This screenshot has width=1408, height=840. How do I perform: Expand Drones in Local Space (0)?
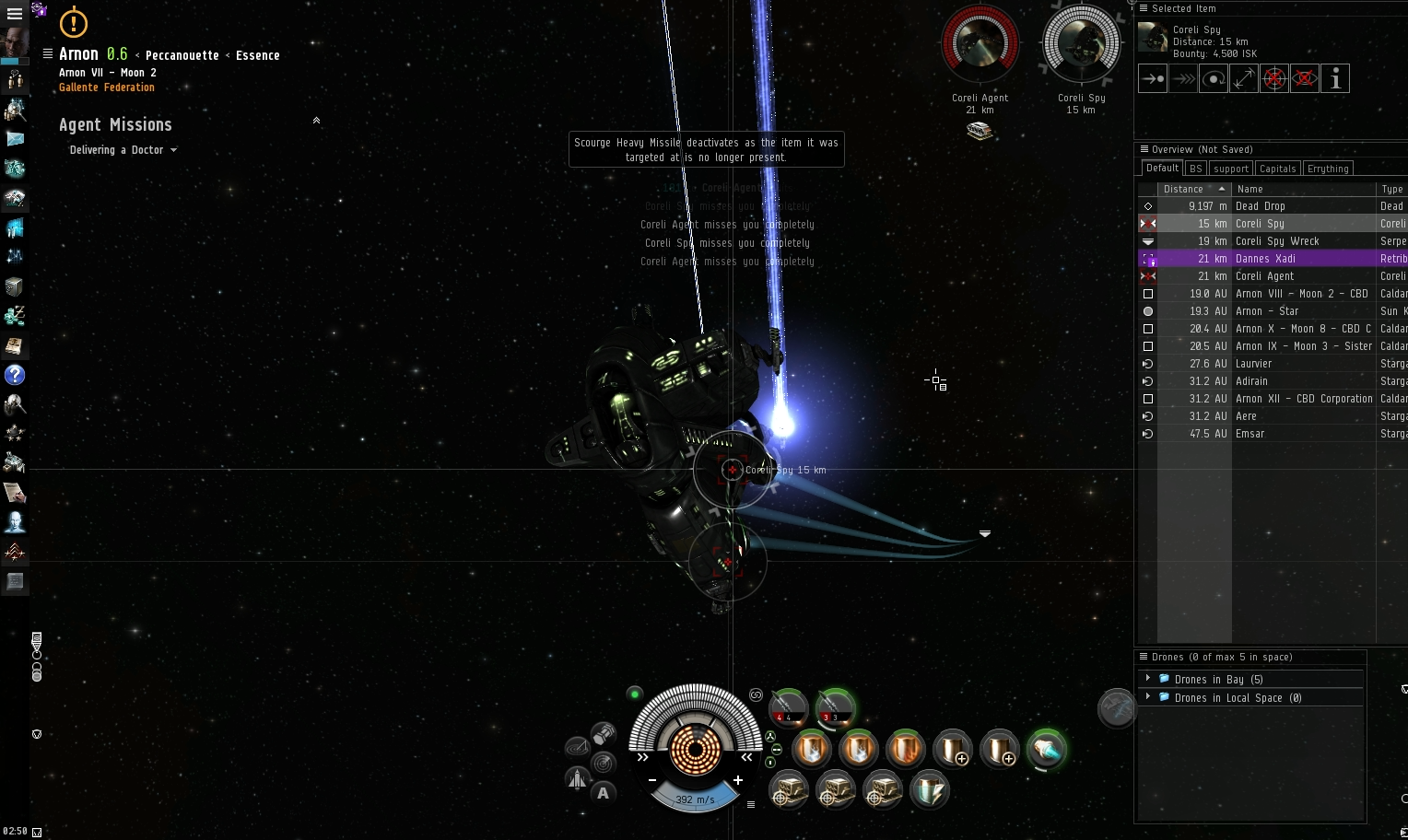coord(1147,697)
